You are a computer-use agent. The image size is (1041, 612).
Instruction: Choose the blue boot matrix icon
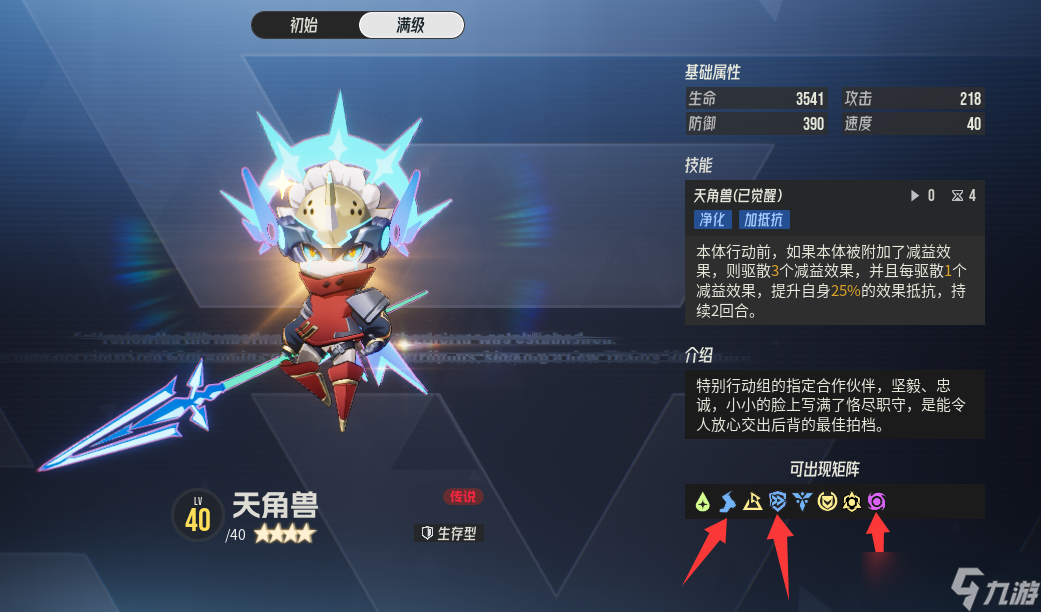pyautogui.click(x=727, y=502)
